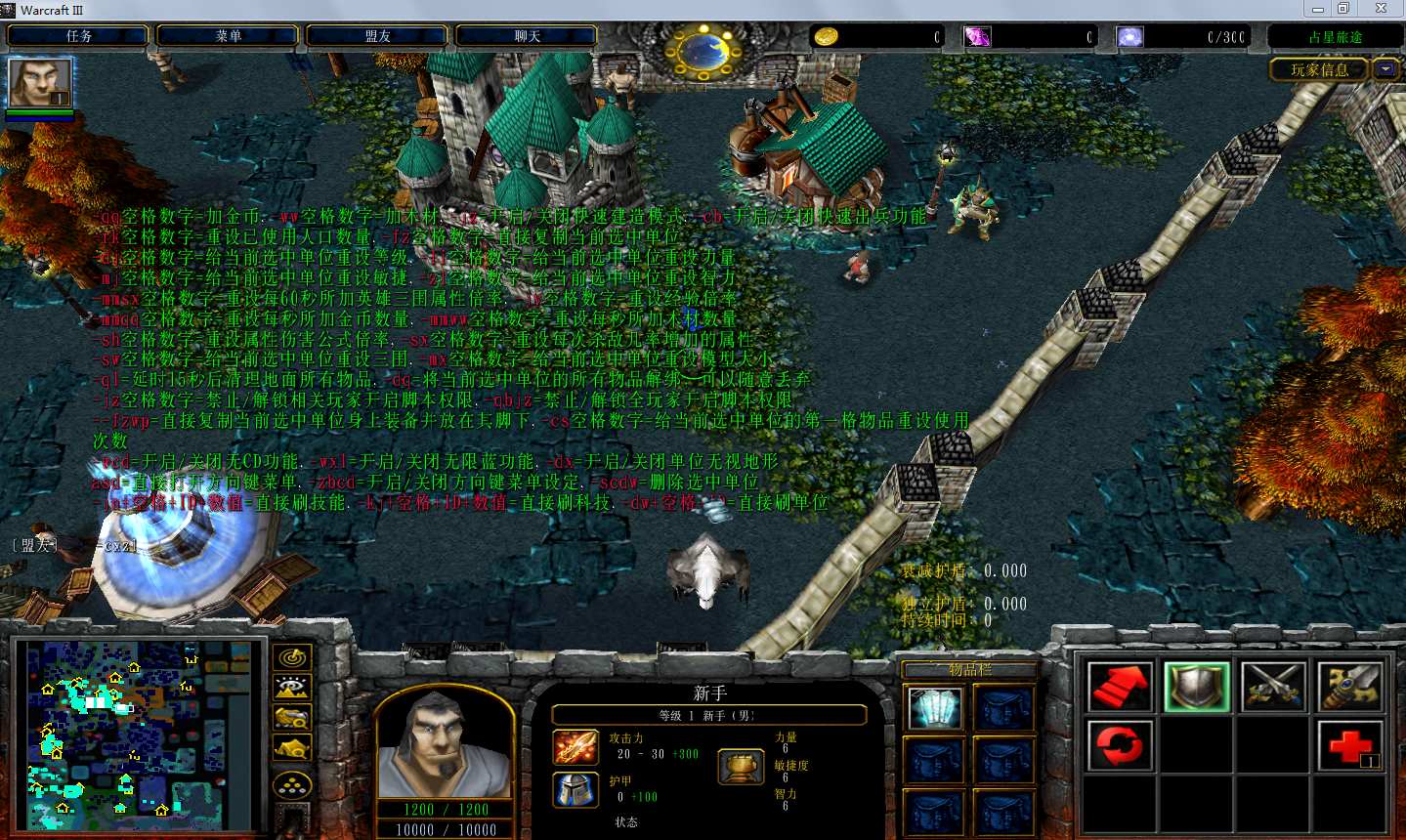Activate the sword-hilt patrol command
This screenshot has height=840, width=1406.
[x=1350, y=687]
